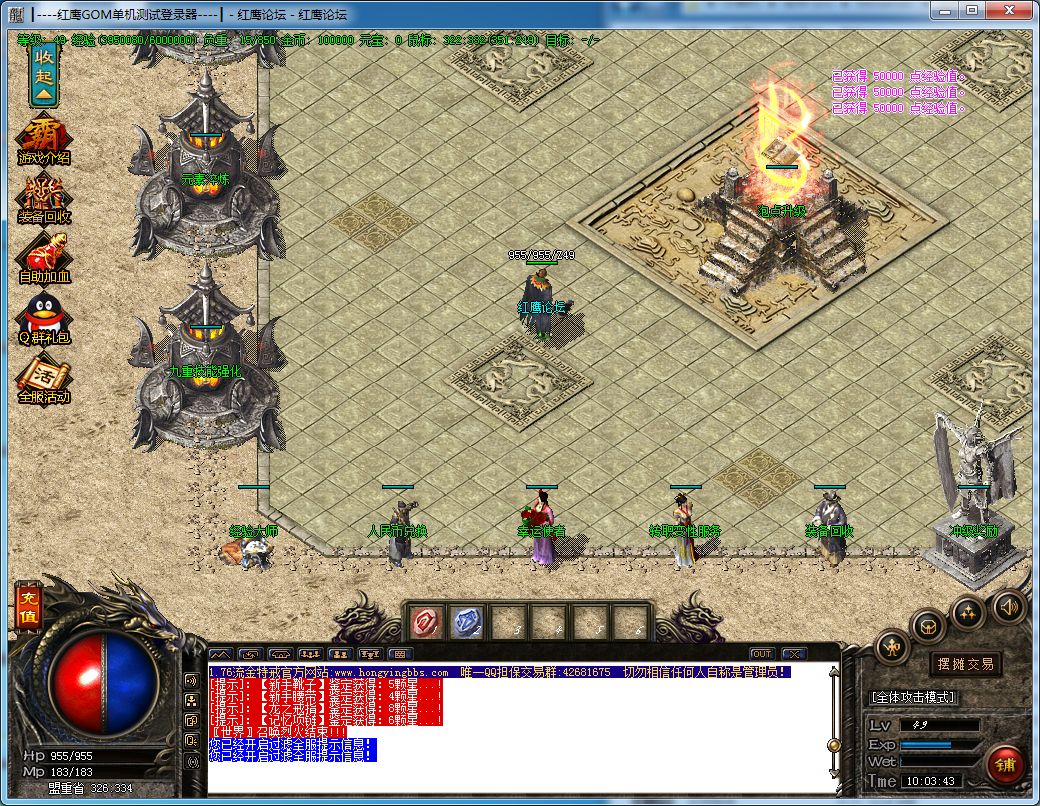The height and width of the screenshot is (806, 1040).
Task: Open the 装备回收 equipment recycle icon
Action: pyautogui.click(x=44, y=199)
